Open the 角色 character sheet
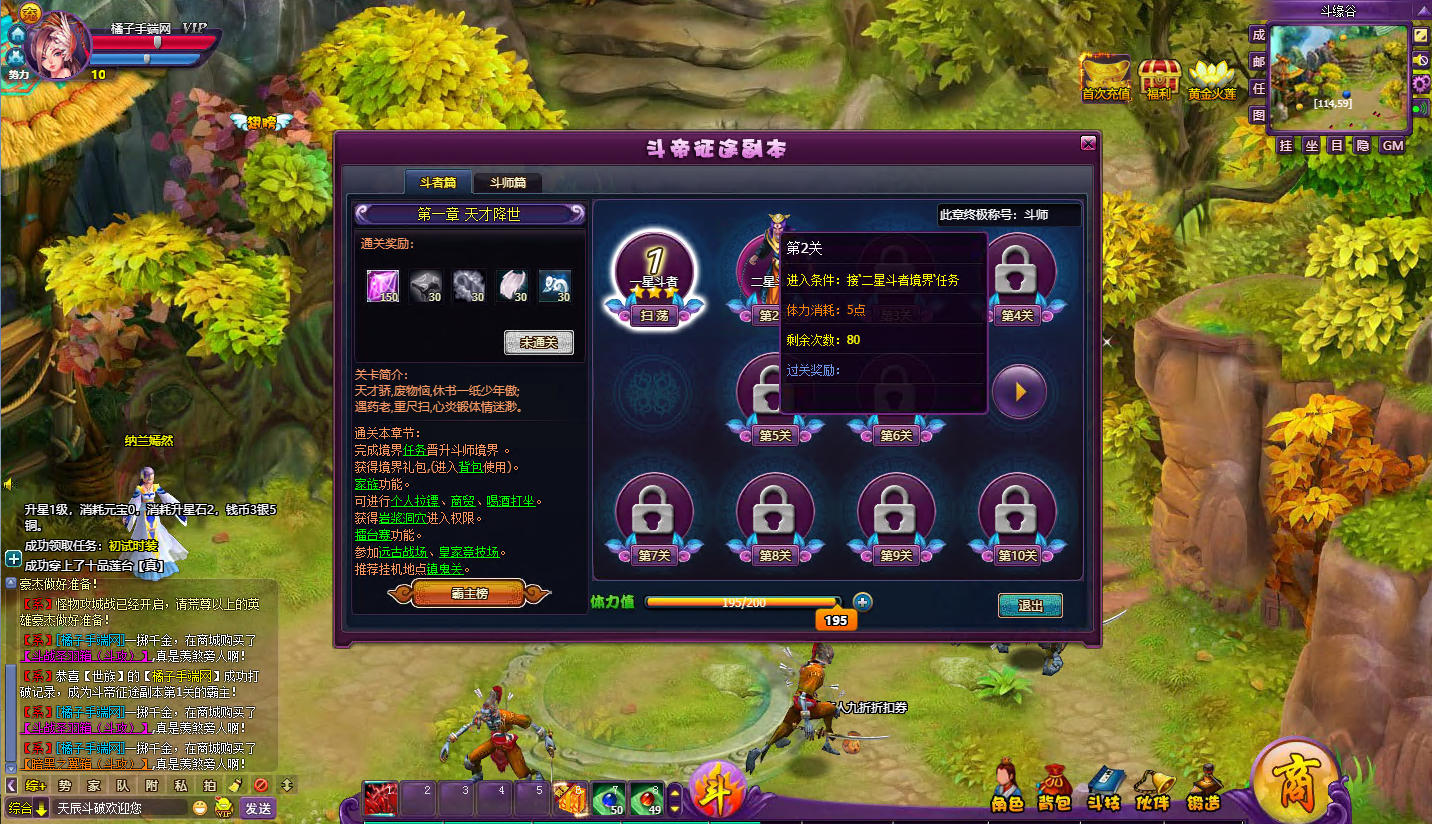Image resolution: width=1432 pixels, height=824 pixels. point(1007,787)
